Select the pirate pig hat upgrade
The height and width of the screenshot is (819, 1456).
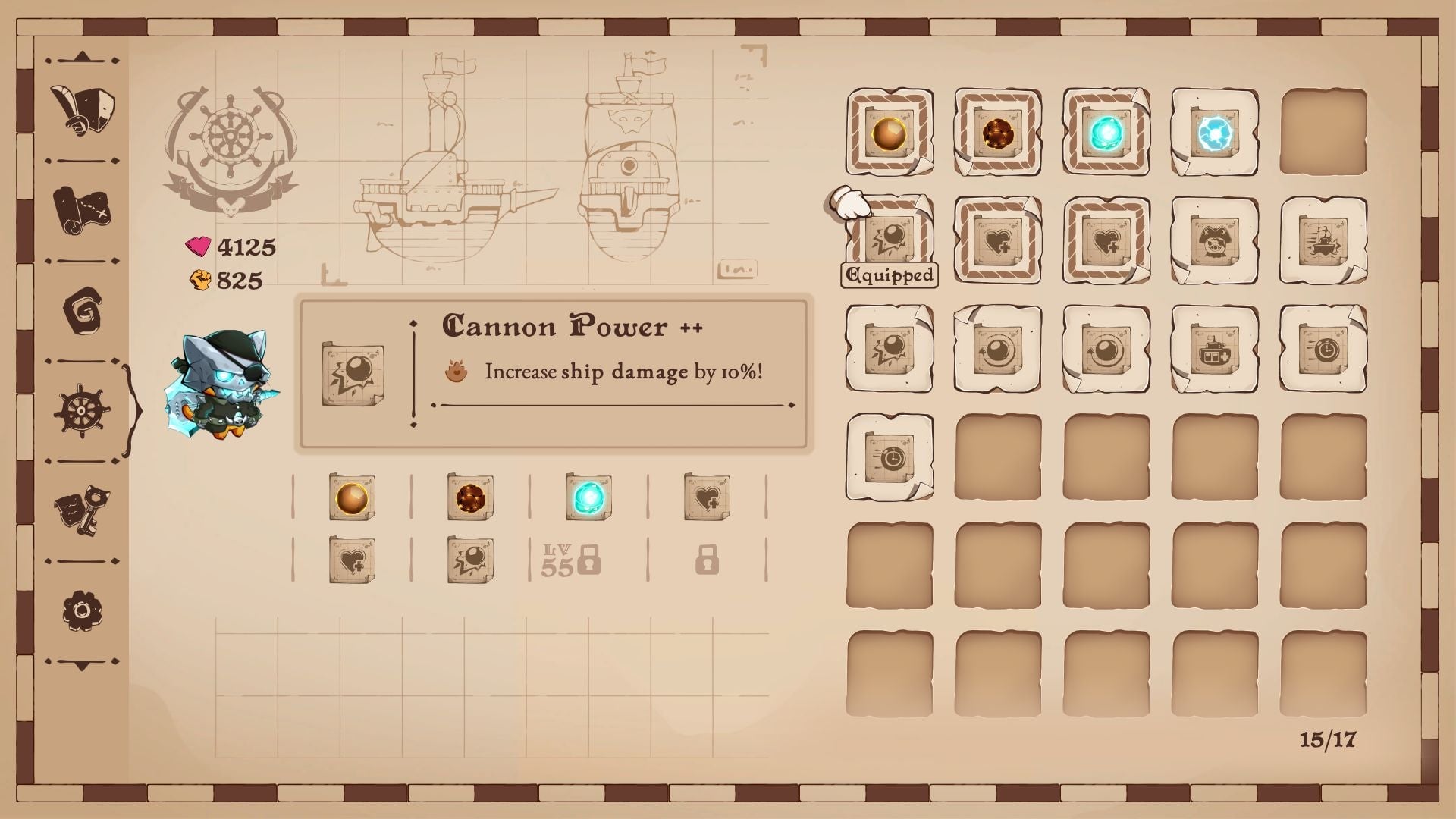click(x=1214, y=241)
